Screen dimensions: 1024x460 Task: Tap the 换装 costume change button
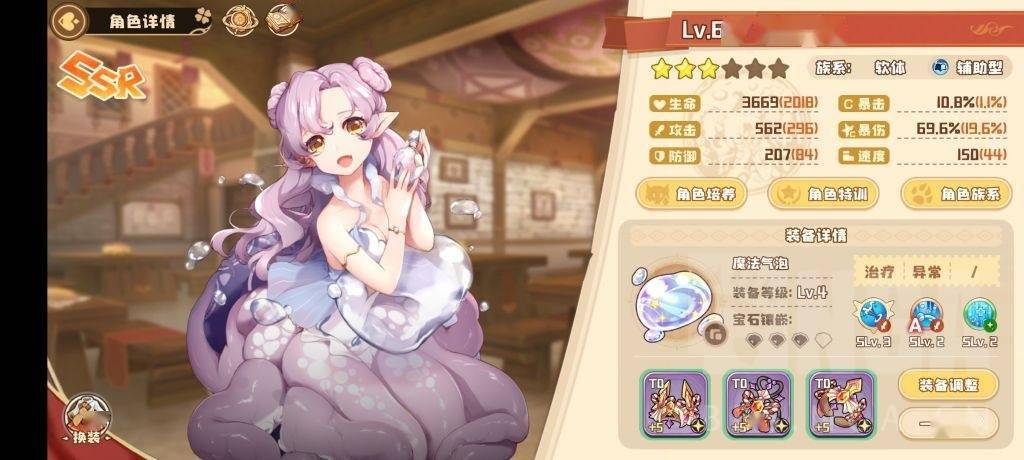[x=87, y=421]
